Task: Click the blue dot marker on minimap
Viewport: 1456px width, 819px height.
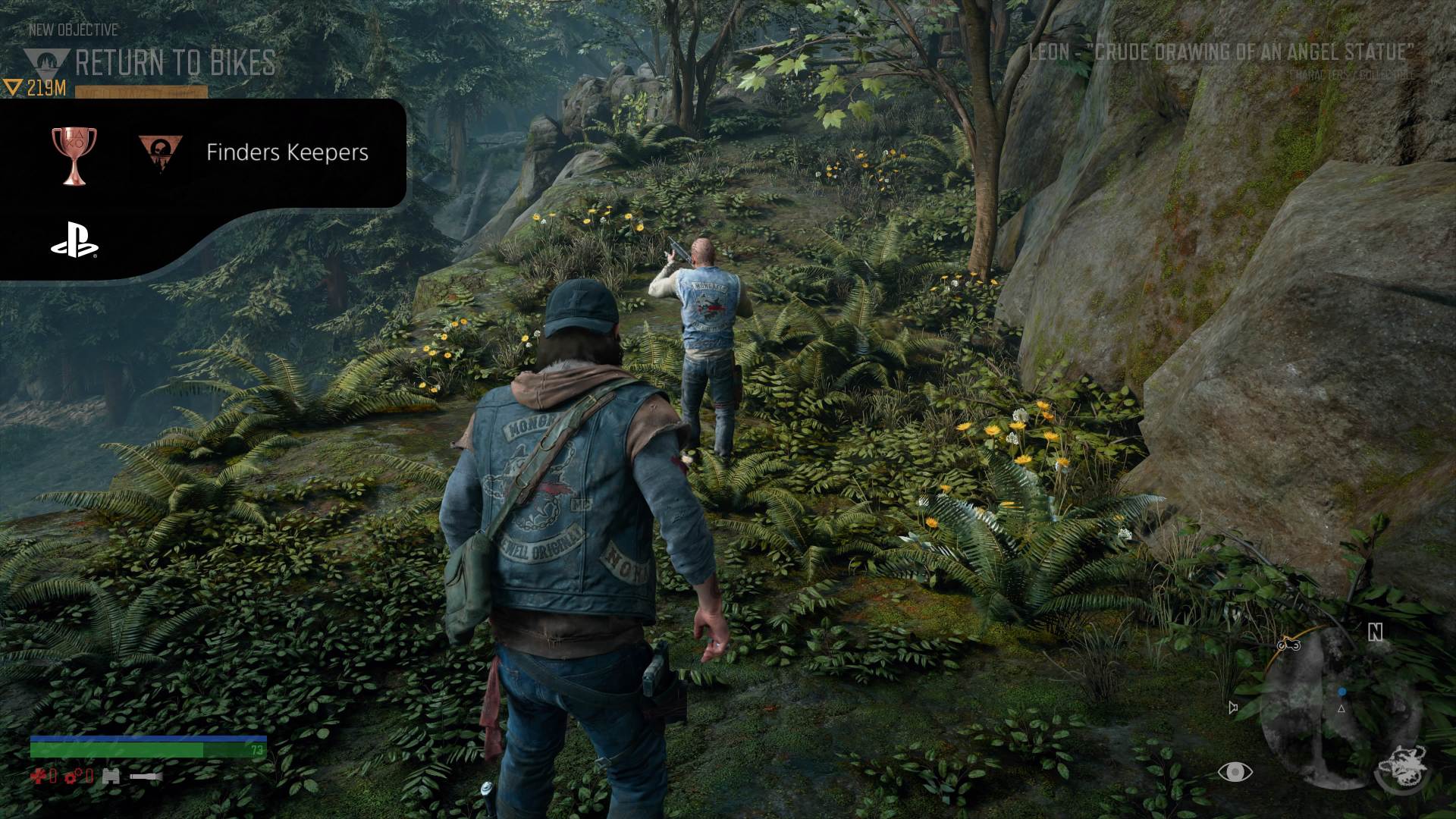Action: [1341, 692]
